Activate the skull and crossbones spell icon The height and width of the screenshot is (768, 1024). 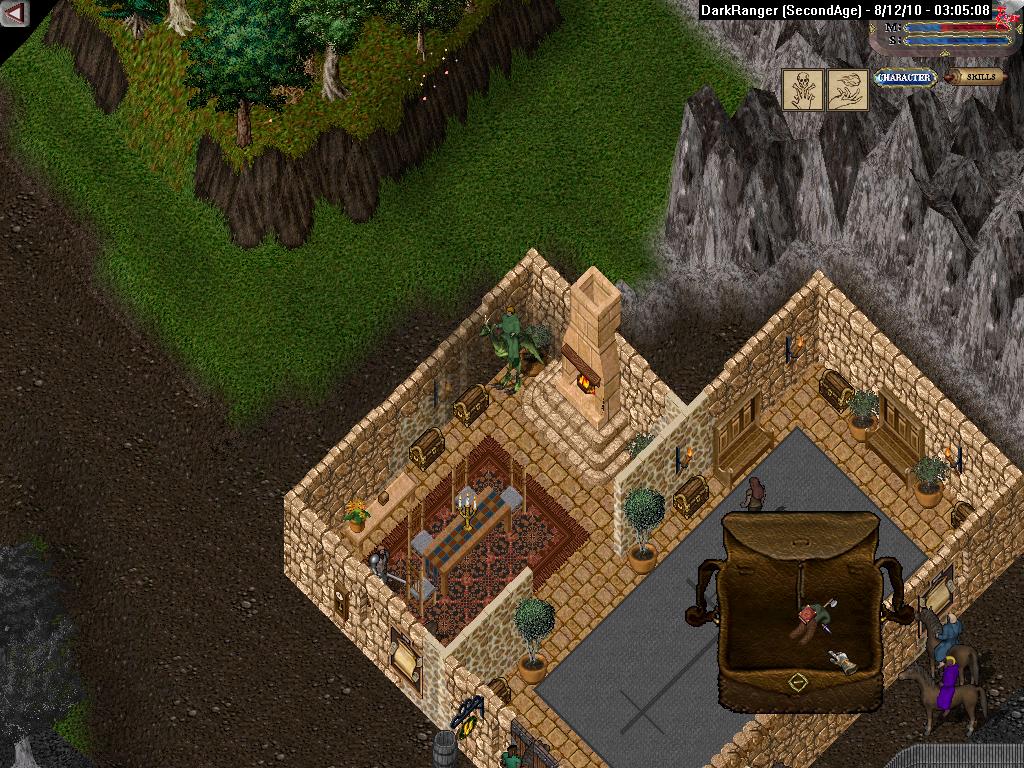click(802, 89)
